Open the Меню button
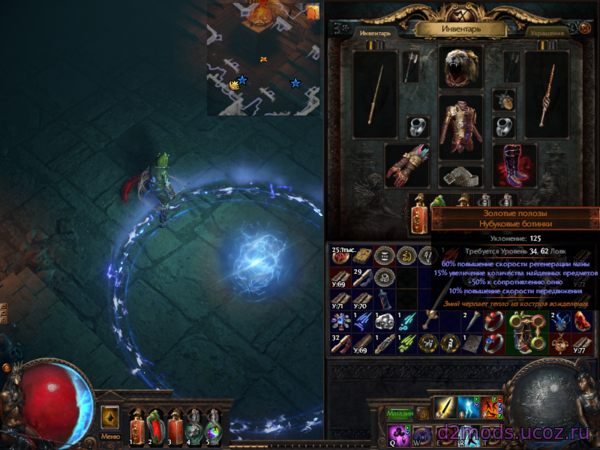This screenshot has height=450, width=600. (x=111, y=434)
